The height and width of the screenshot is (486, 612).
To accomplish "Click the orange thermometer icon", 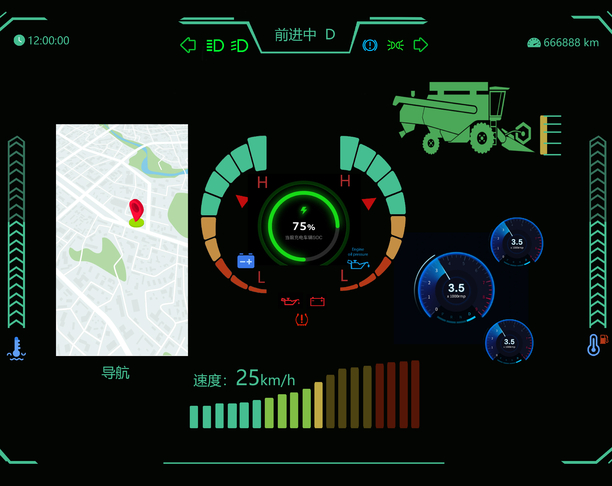I will (594, 345).
